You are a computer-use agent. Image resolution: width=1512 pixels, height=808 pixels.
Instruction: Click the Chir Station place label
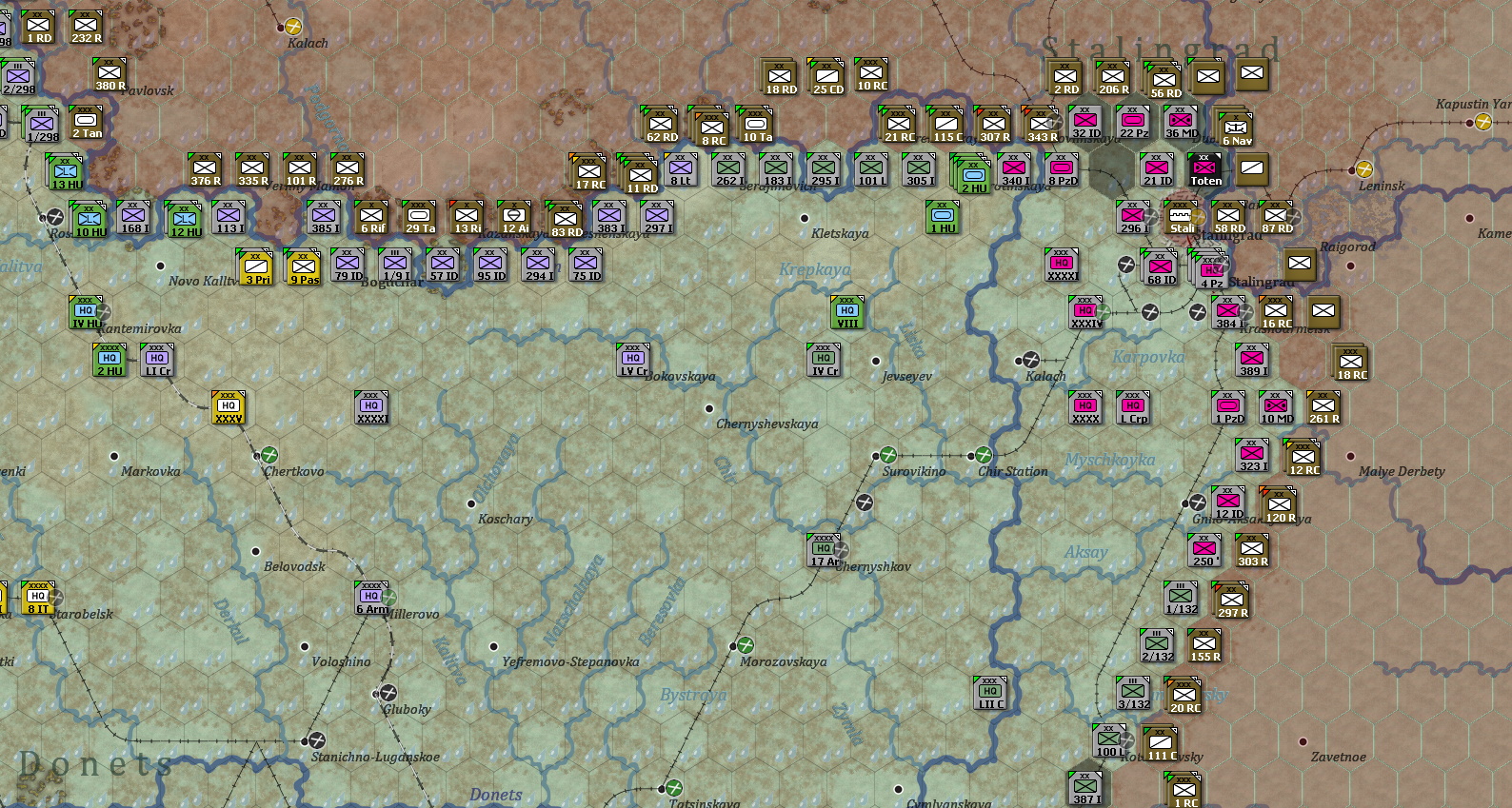(1012, 471)
